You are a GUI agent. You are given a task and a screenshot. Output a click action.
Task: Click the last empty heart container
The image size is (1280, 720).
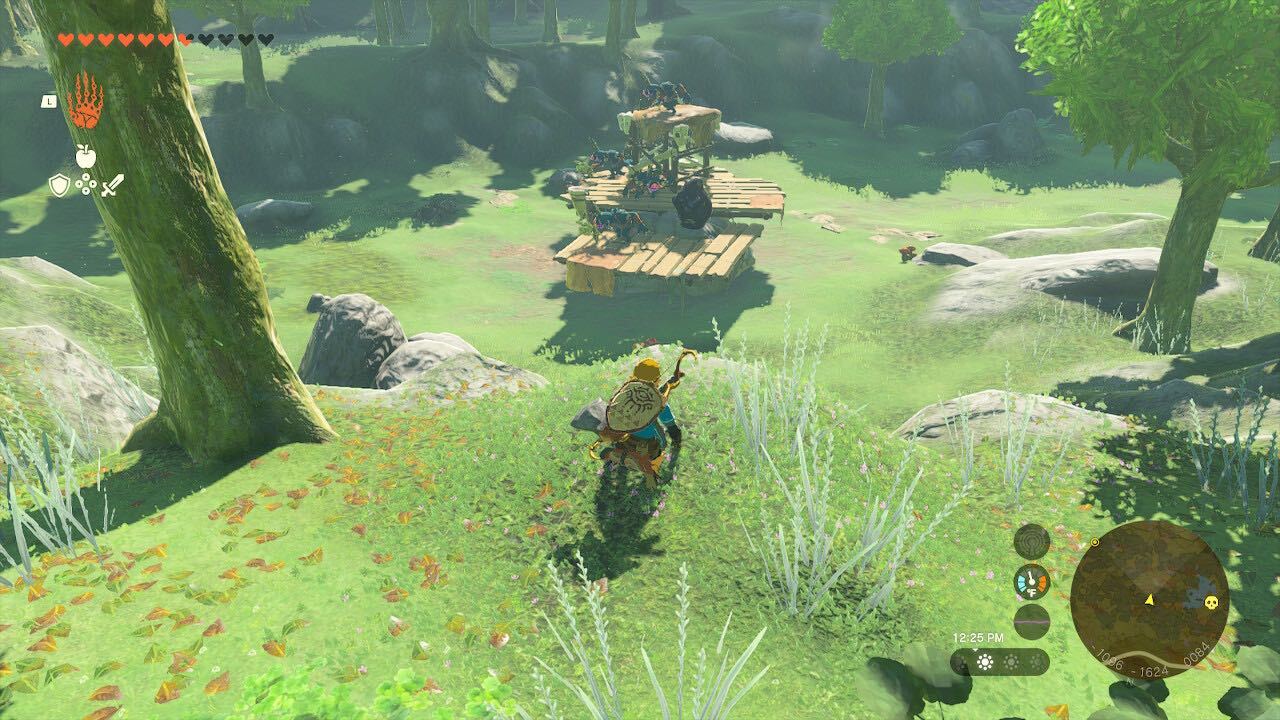[x=264, y=40]
